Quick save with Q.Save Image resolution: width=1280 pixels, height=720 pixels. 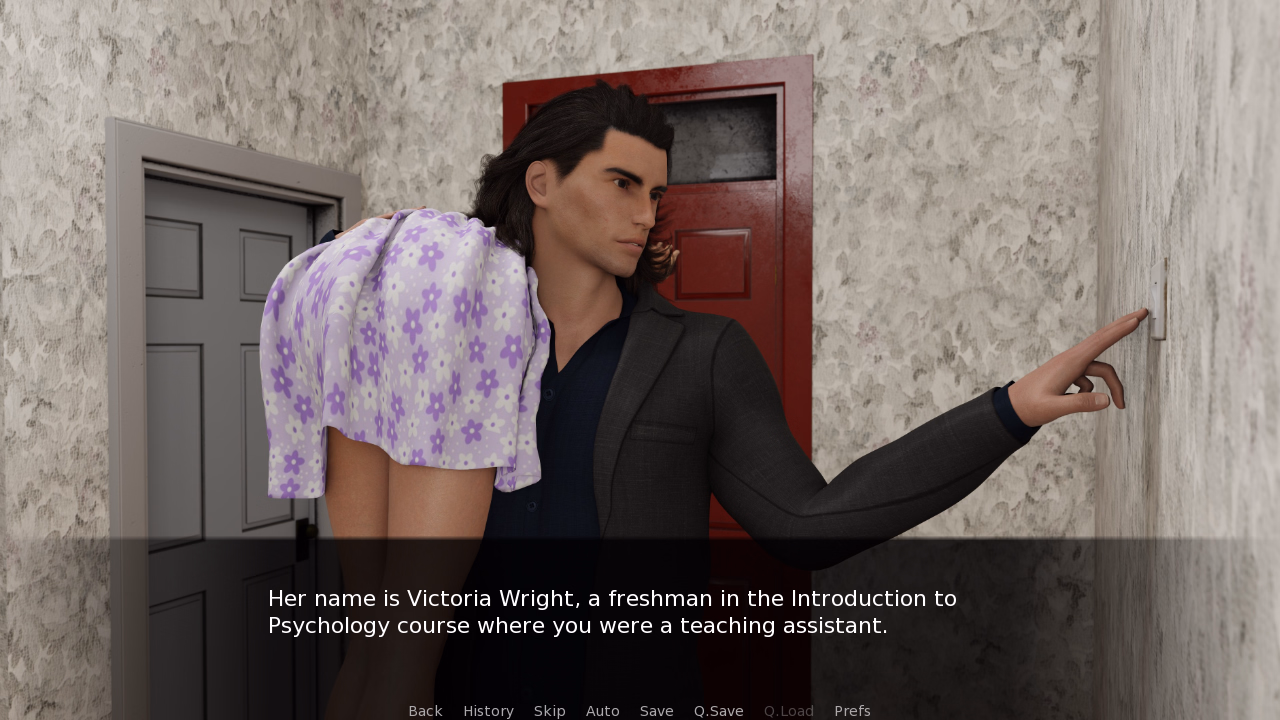coord(718,711)
